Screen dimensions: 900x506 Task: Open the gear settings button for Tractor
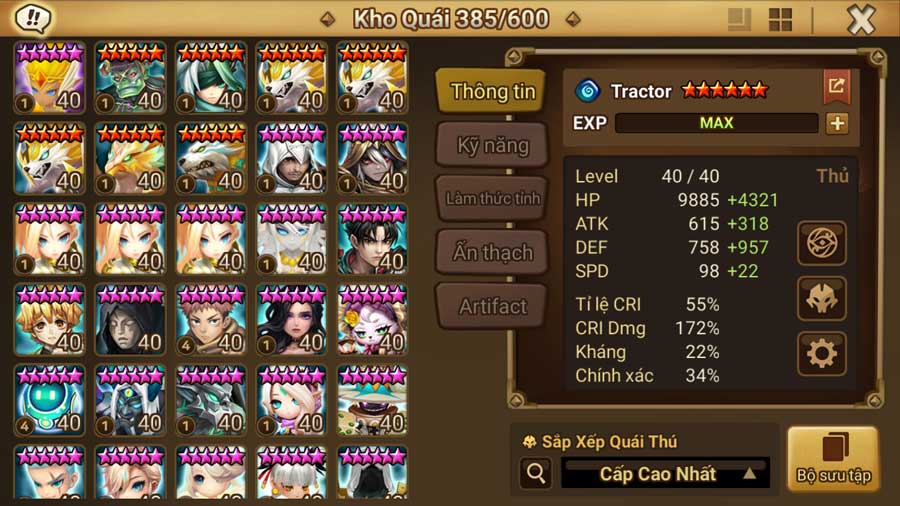coord(822,353)
